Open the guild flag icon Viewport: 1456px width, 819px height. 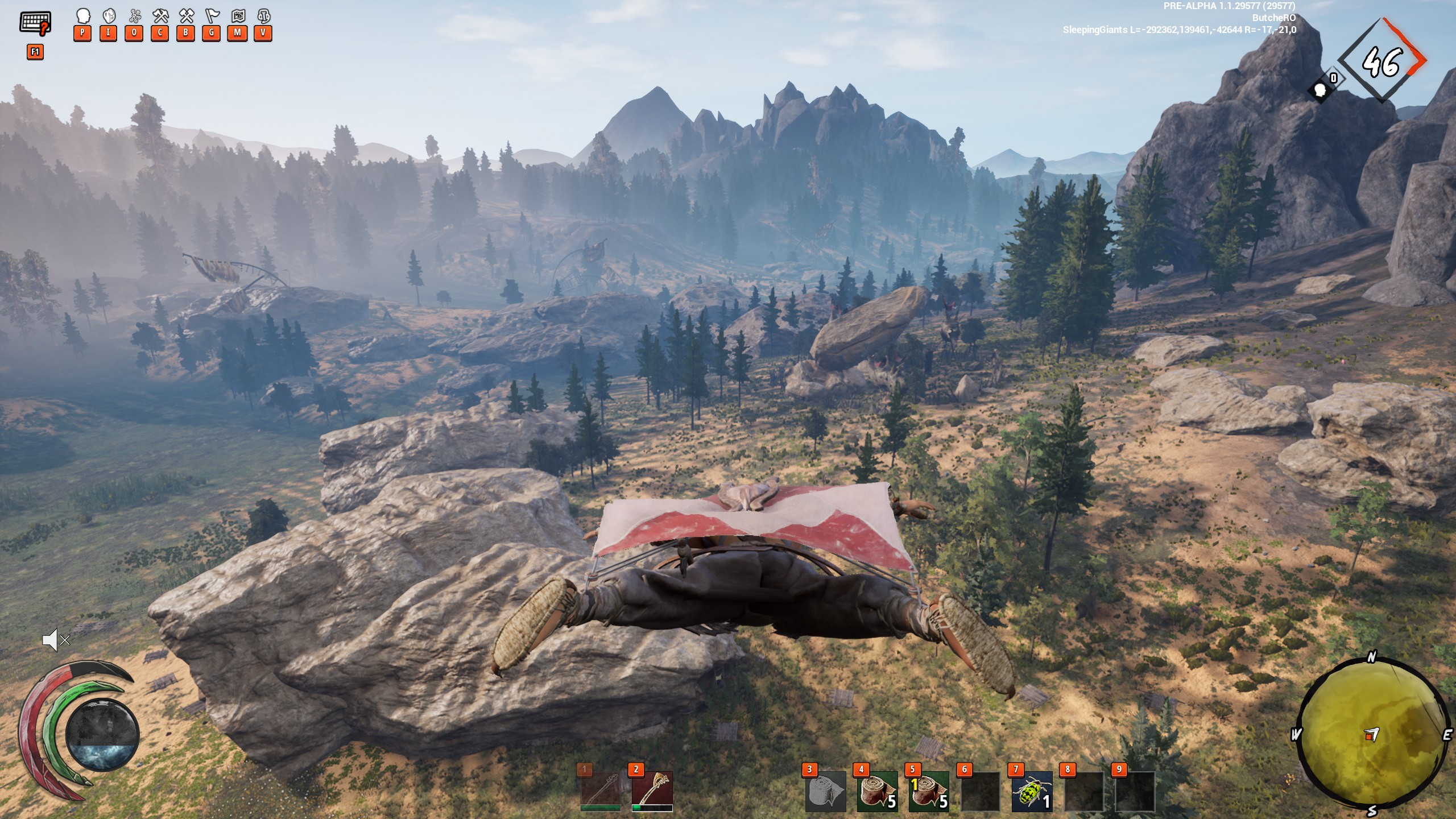212,16
